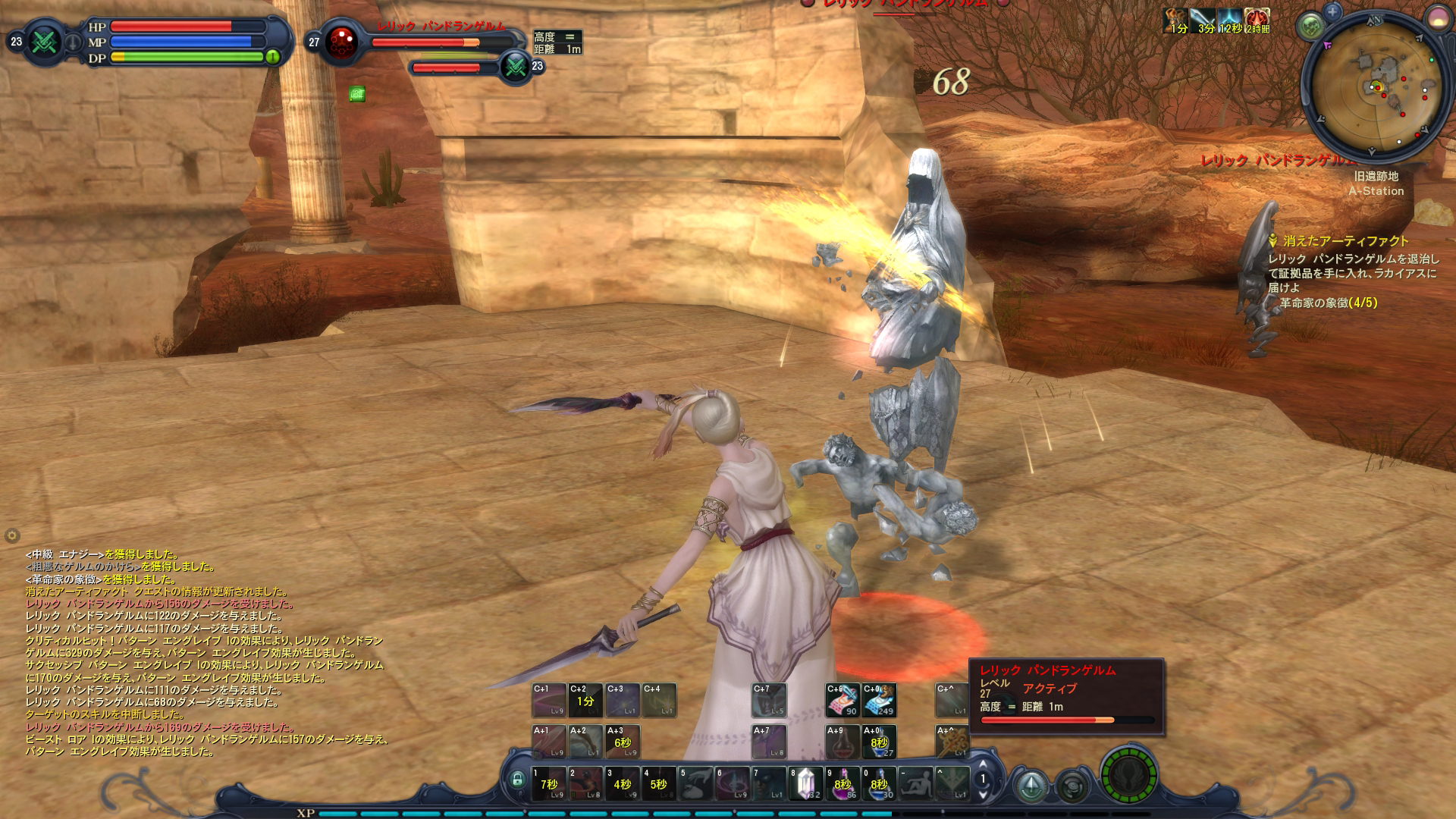Zoom in minimap with the plus button
Screen dimensions: 1456x819
click(x=1332, y=11)
